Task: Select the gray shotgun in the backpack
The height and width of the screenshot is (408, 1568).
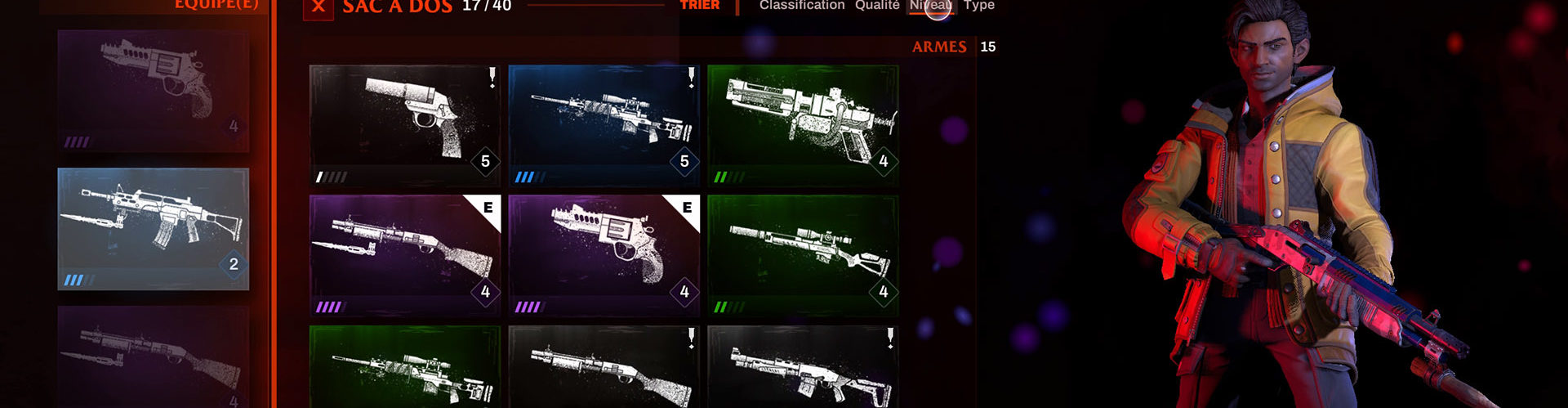Action: 604,368
